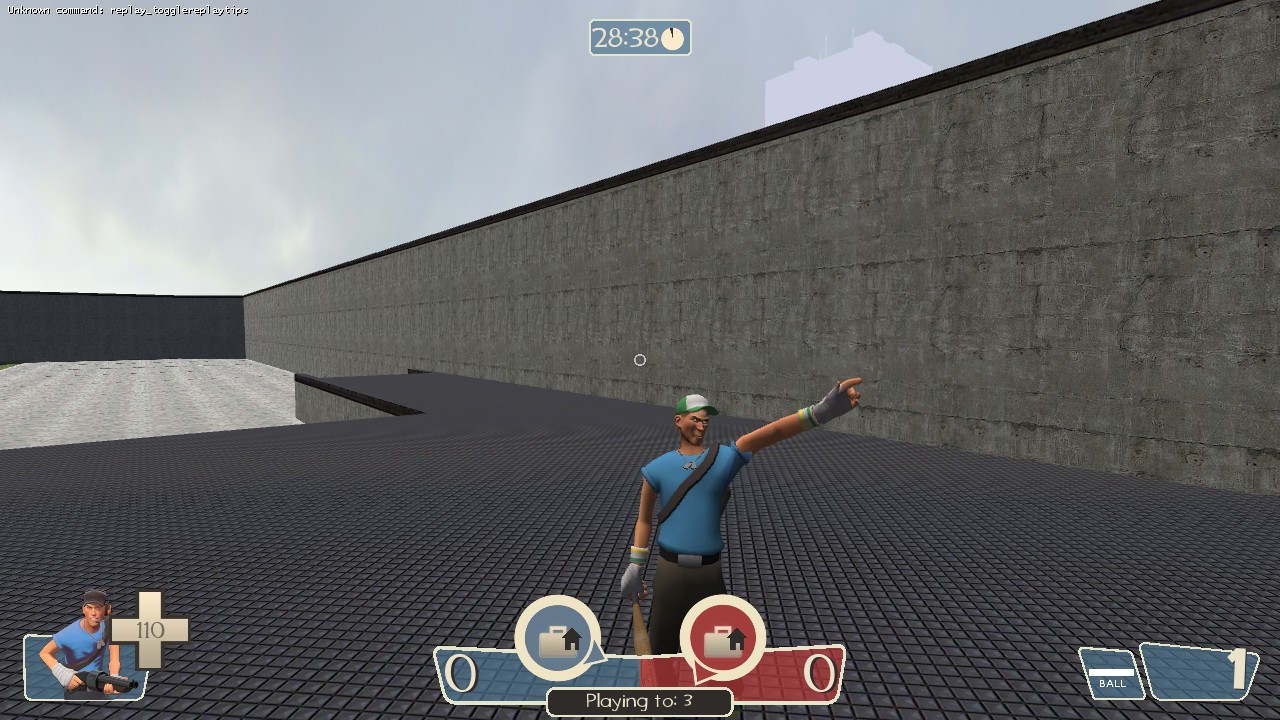Click the white BALL ammo bar icon
This screenshot has height=720, width=1280.
1112,670
